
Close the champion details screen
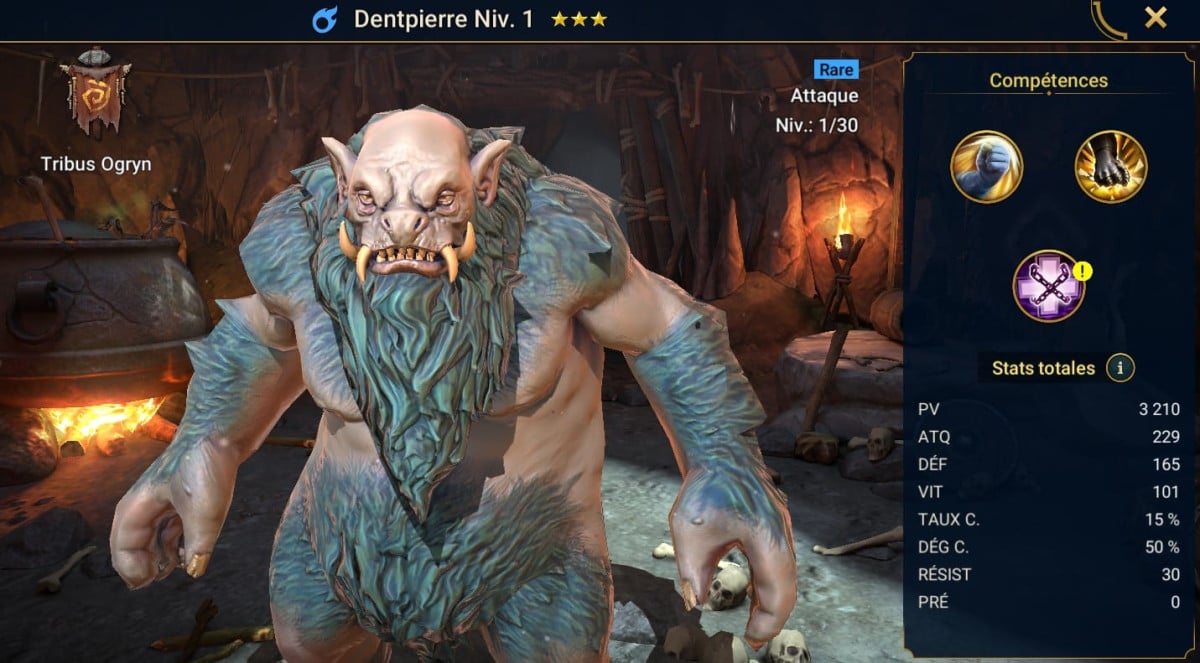[x=1156, y=17]
